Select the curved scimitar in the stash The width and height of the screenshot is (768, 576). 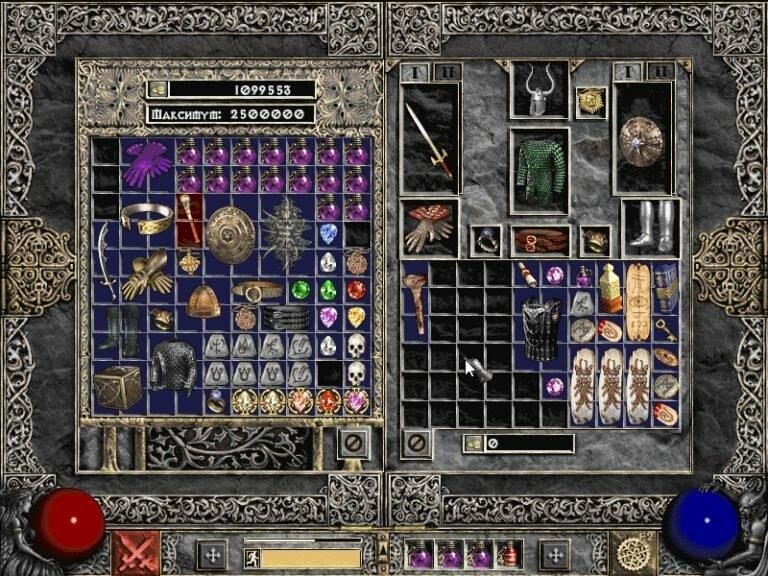(106, 261)
